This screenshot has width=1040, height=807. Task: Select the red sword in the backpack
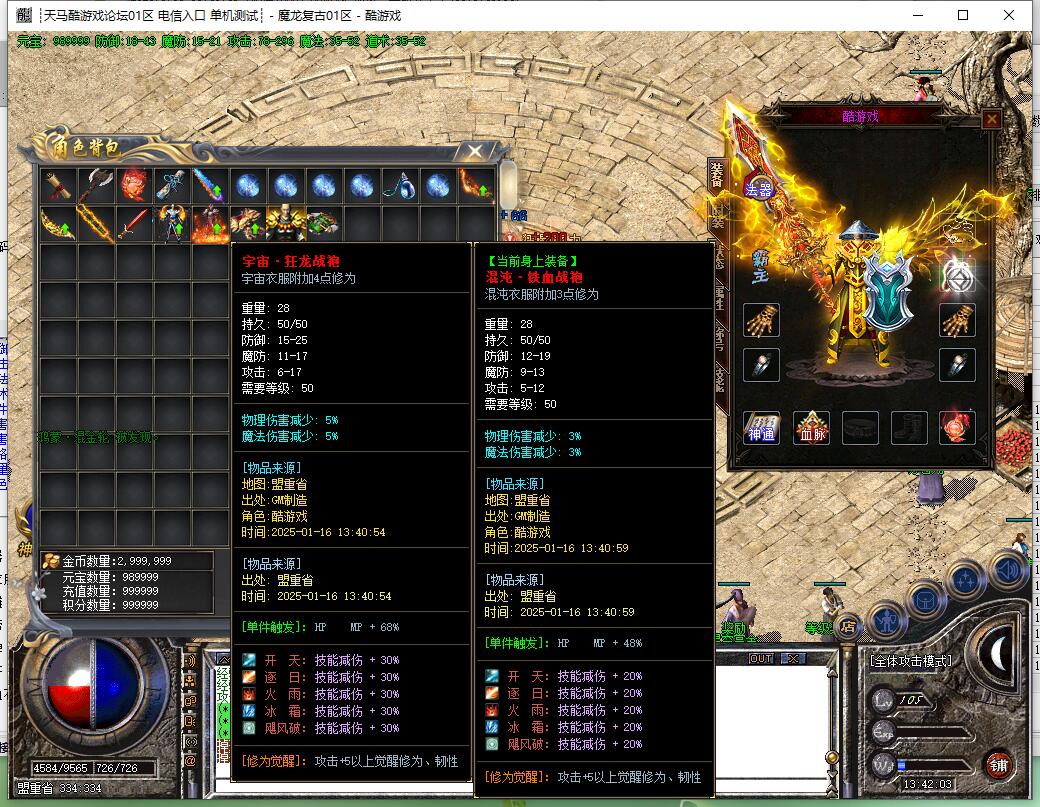pyautogui.click(x=133, y=223)
